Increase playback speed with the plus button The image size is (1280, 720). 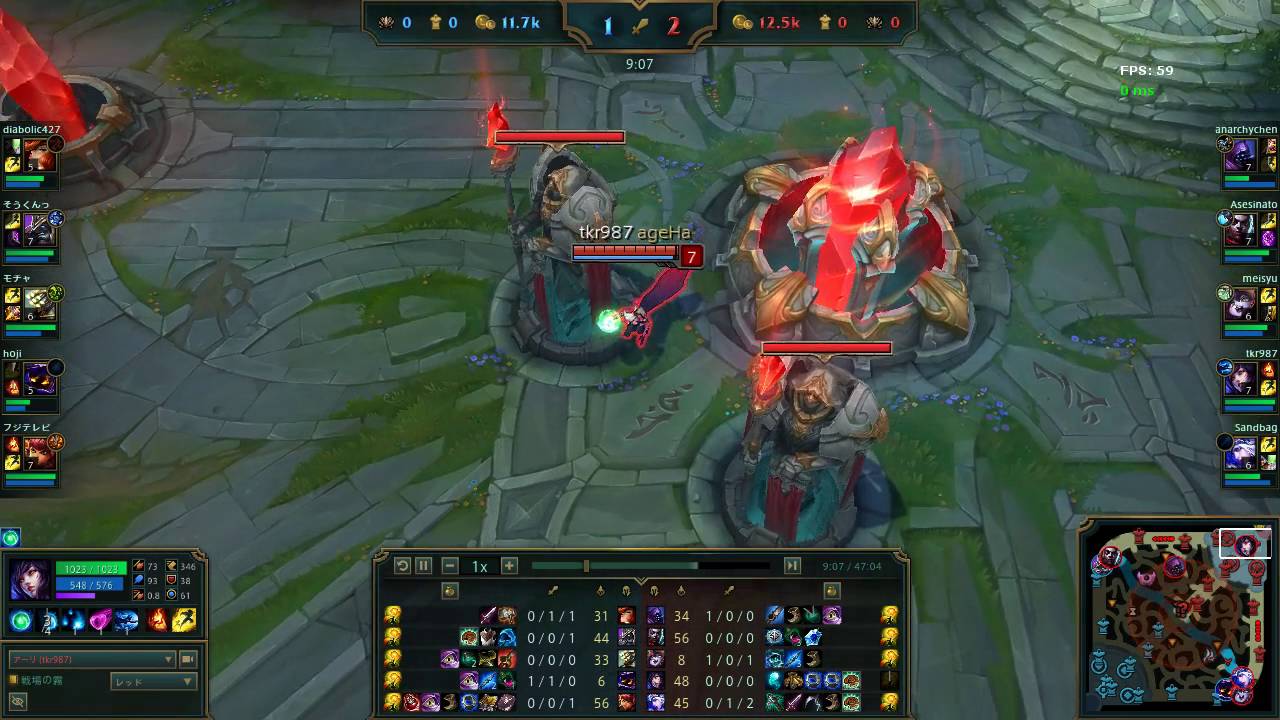[509, 566]
